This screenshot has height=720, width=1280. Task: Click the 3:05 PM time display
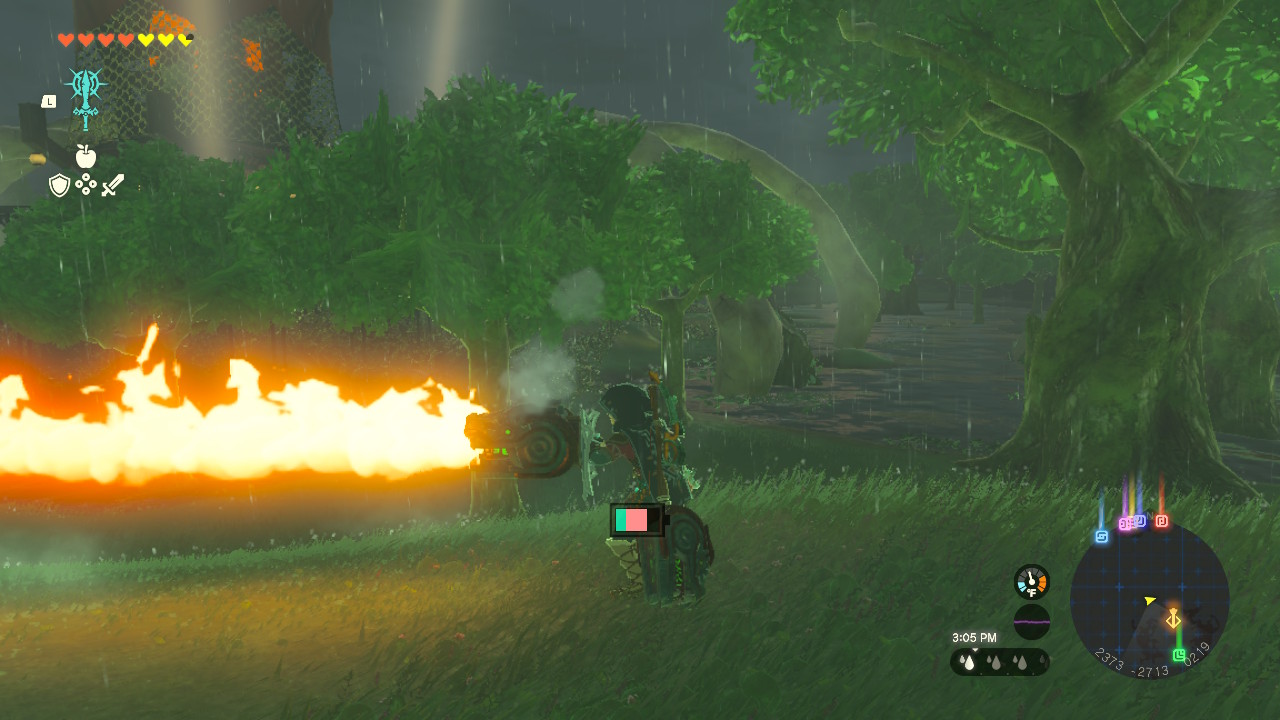pos(975,636)
